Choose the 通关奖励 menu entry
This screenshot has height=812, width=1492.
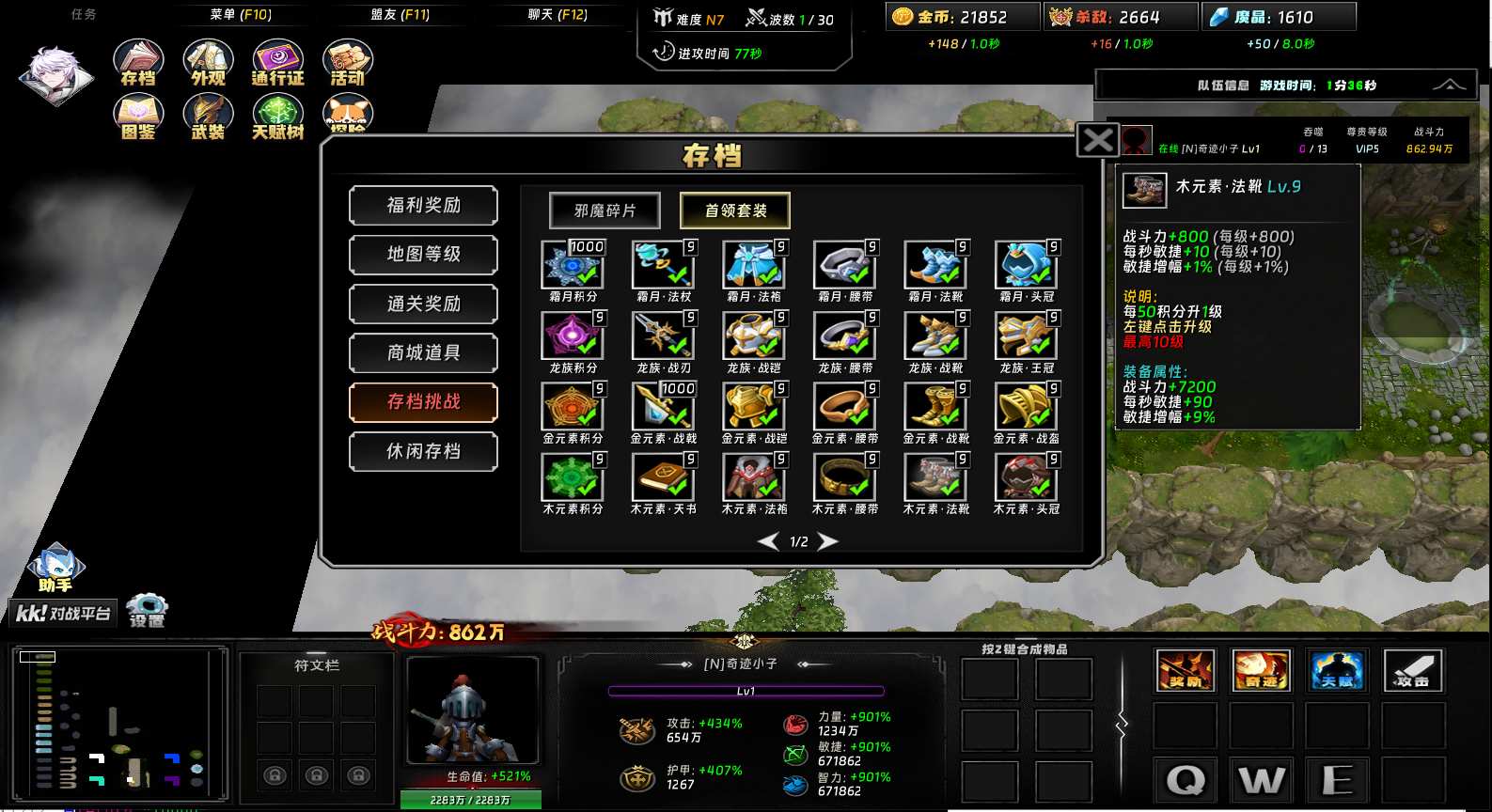click(x=423, y=304)
